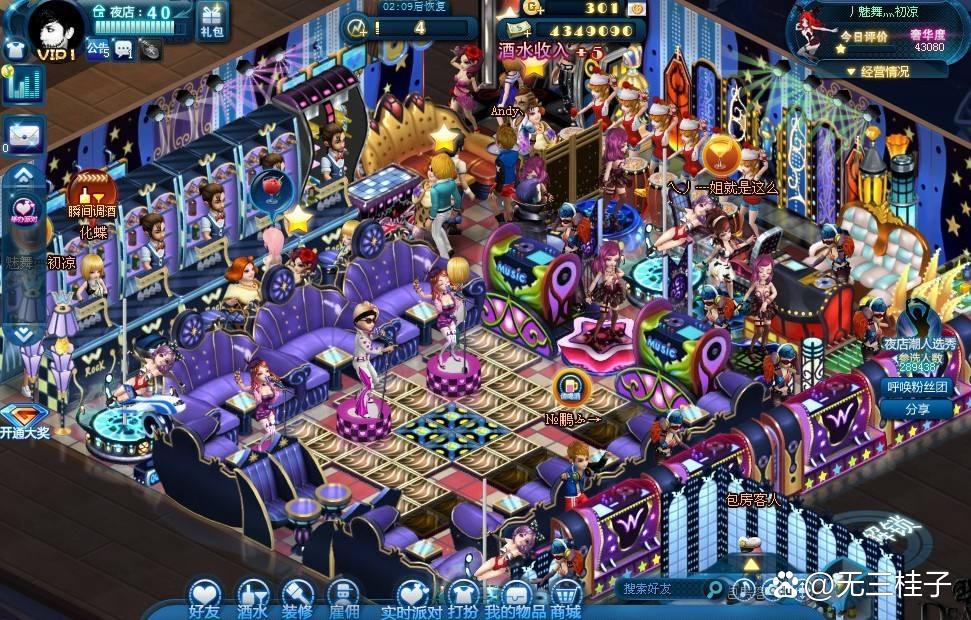Click the 搜索好友 friend search box
The width and height of the screenshot is (971, 620).
click(x=660, y=589)
